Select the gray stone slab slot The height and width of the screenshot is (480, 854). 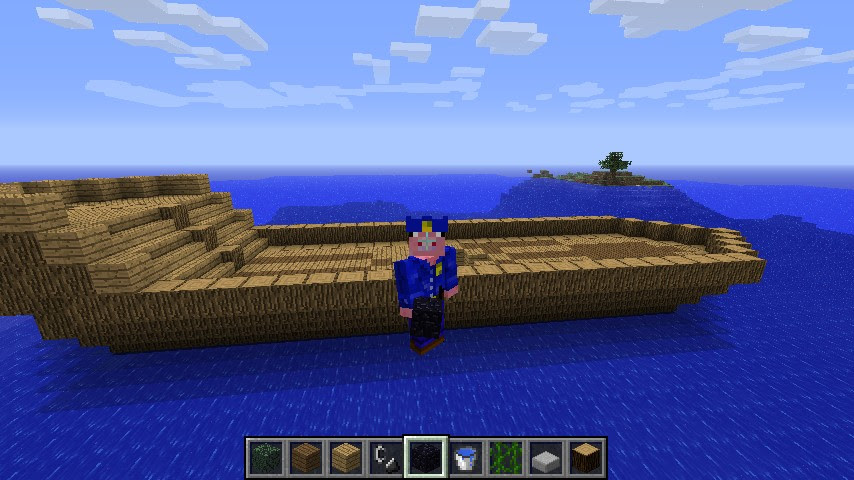click(x=545, y=457)
